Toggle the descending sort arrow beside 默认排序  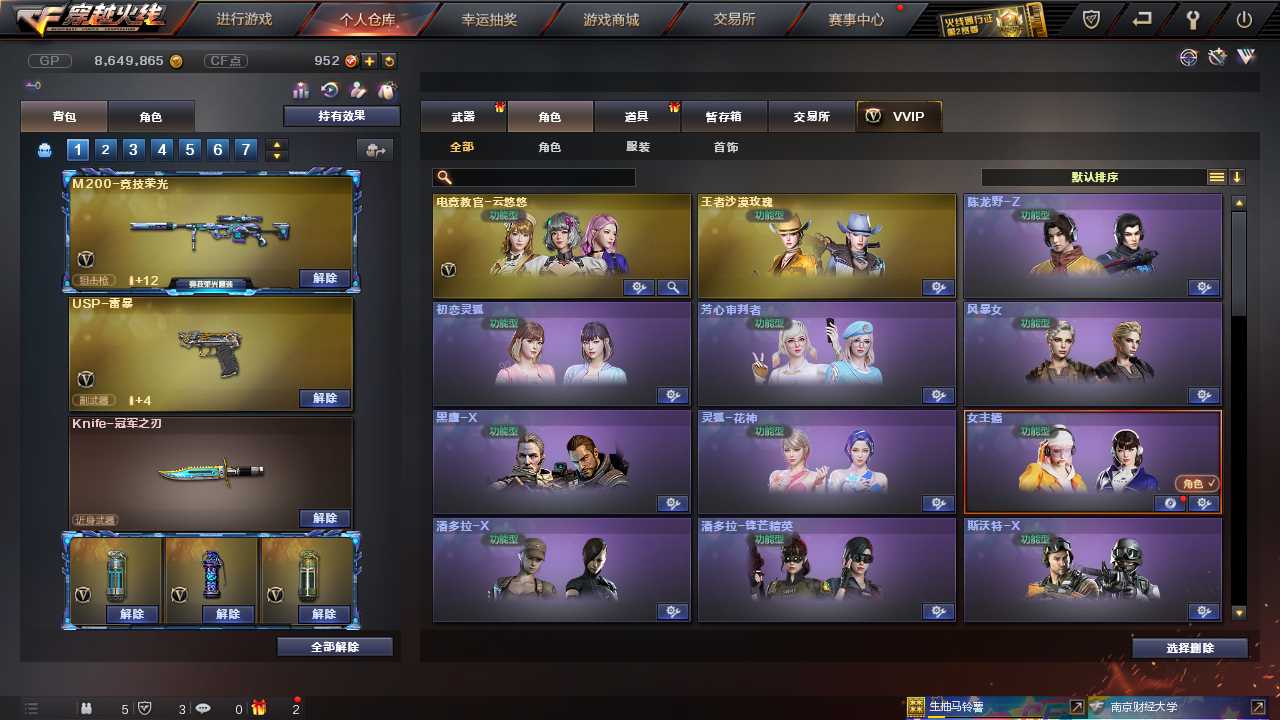click(1237, 177)
